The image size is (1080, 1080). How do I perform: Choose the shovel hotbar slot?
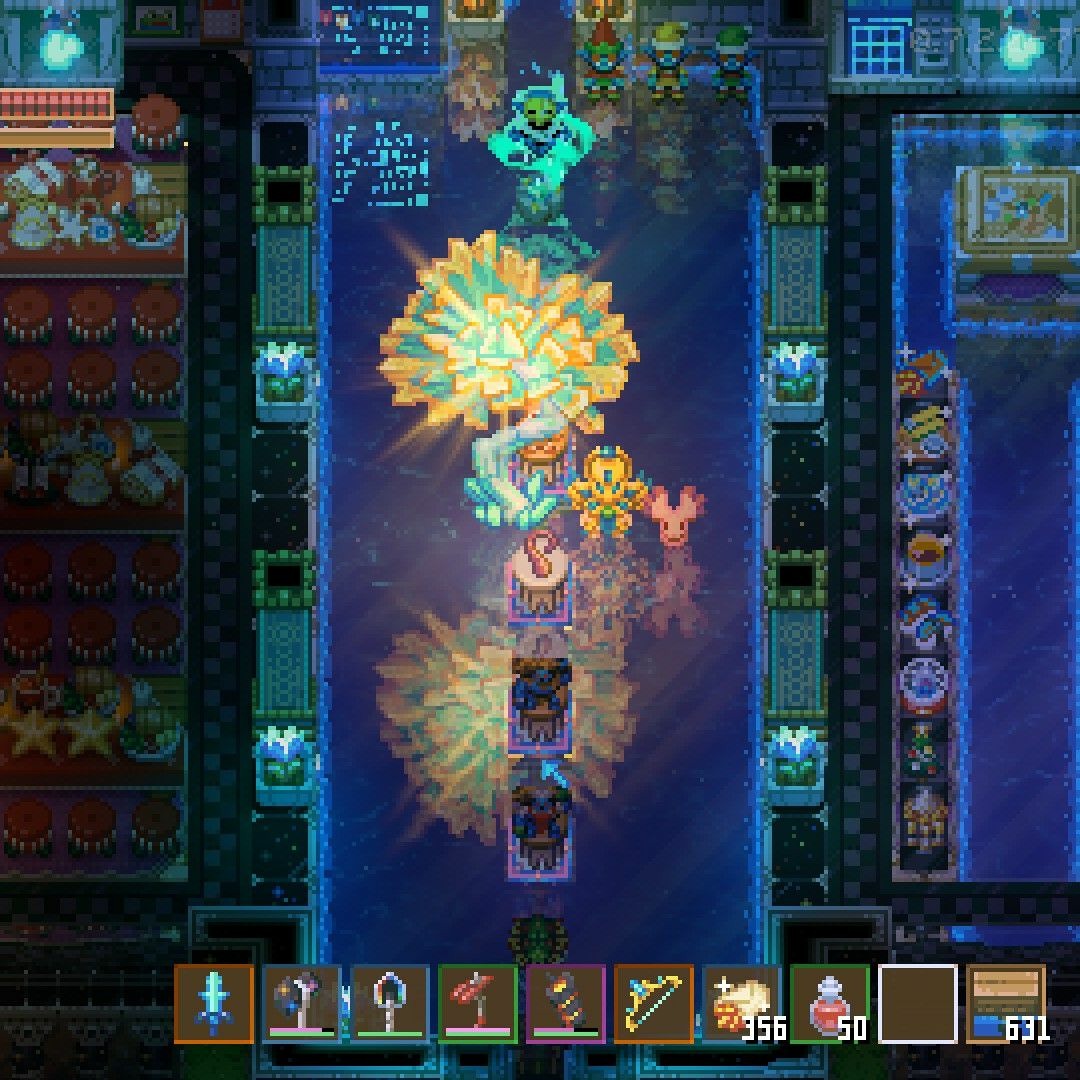pos(389,1003)
